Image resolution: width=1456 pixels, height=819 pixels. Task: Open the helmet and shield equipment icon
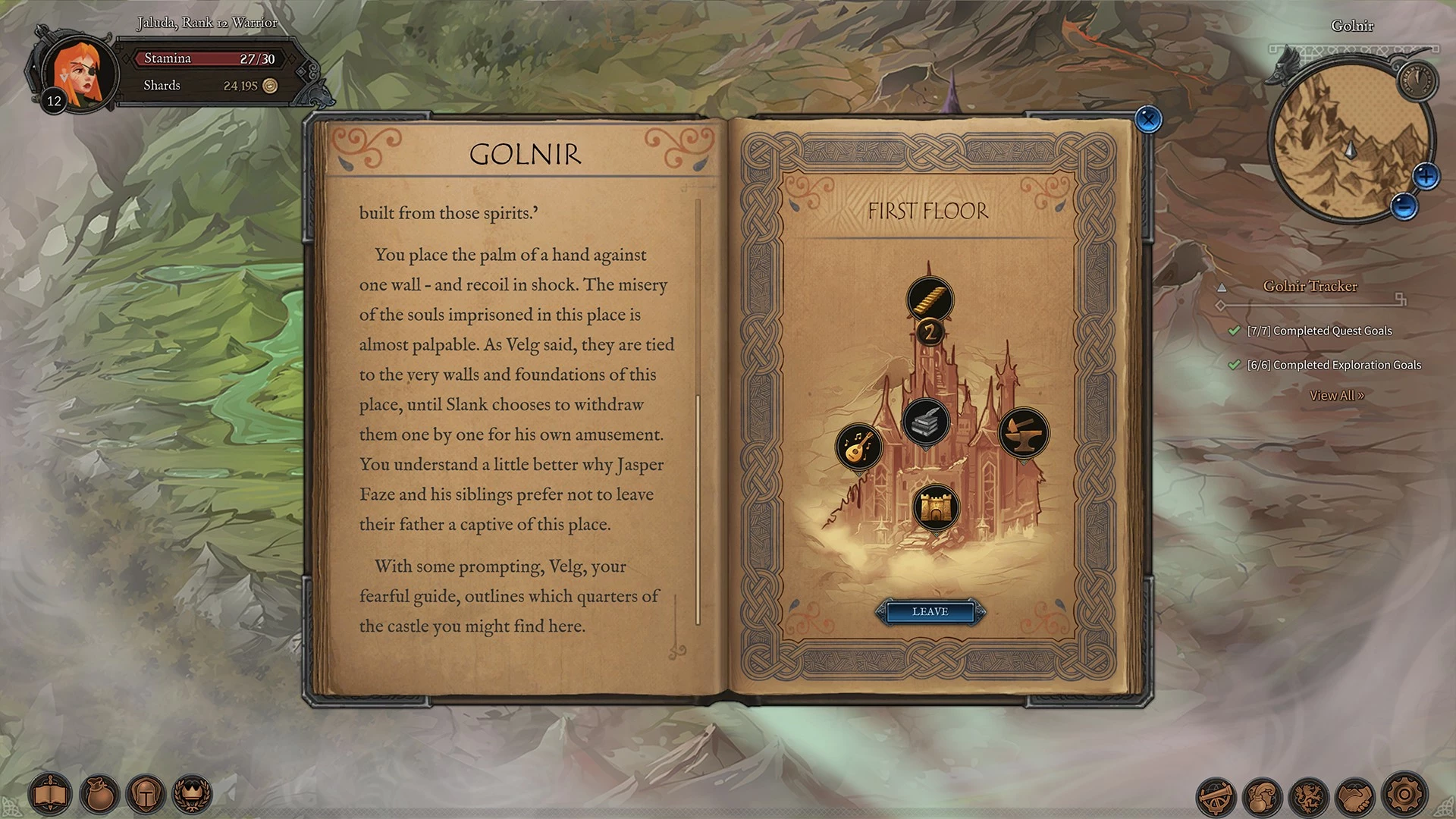(146, 794)
